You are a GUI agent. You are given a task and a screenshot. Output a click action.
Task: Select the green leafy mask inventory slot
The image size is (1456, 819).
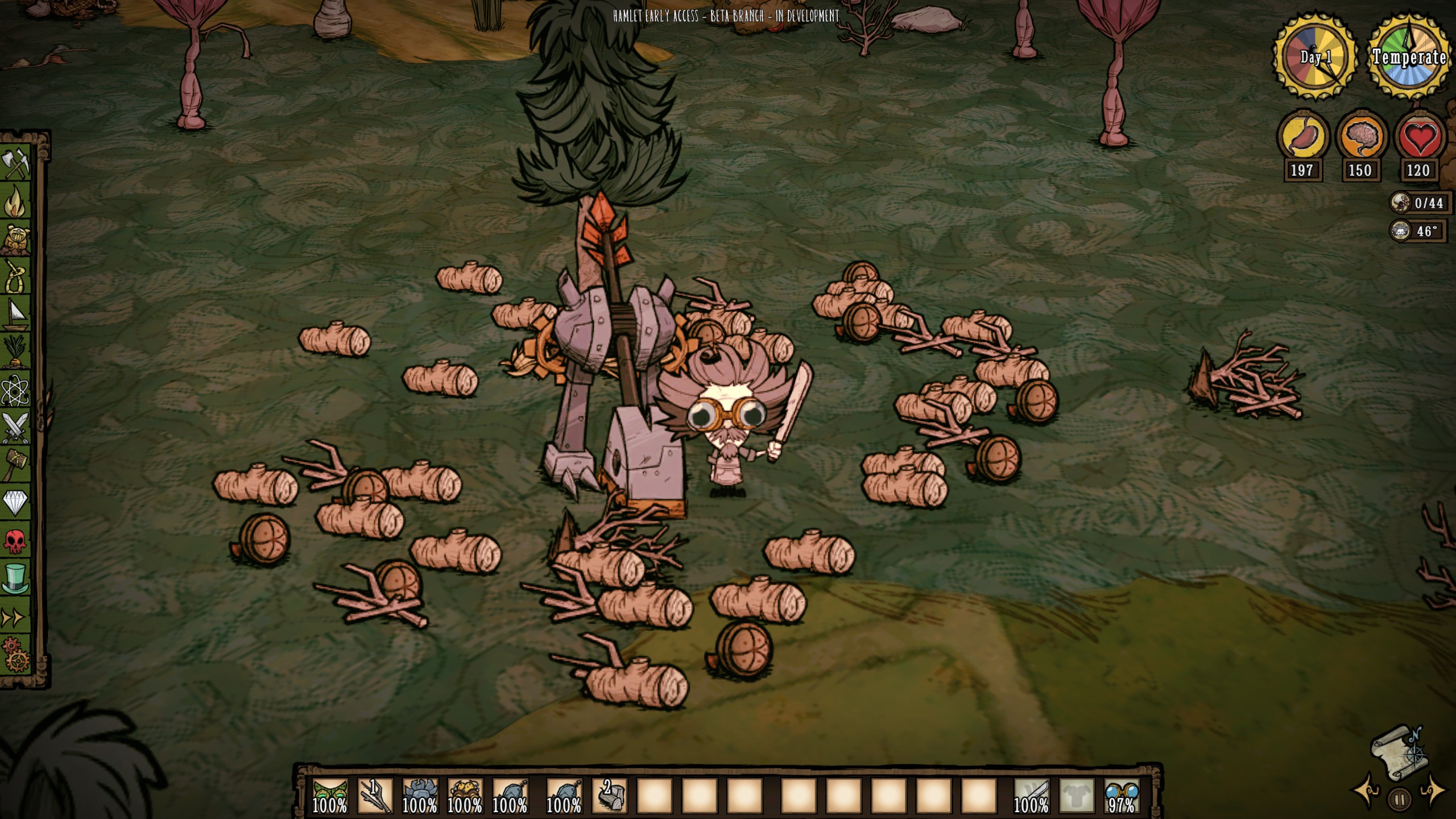click(x=330, y=795)
